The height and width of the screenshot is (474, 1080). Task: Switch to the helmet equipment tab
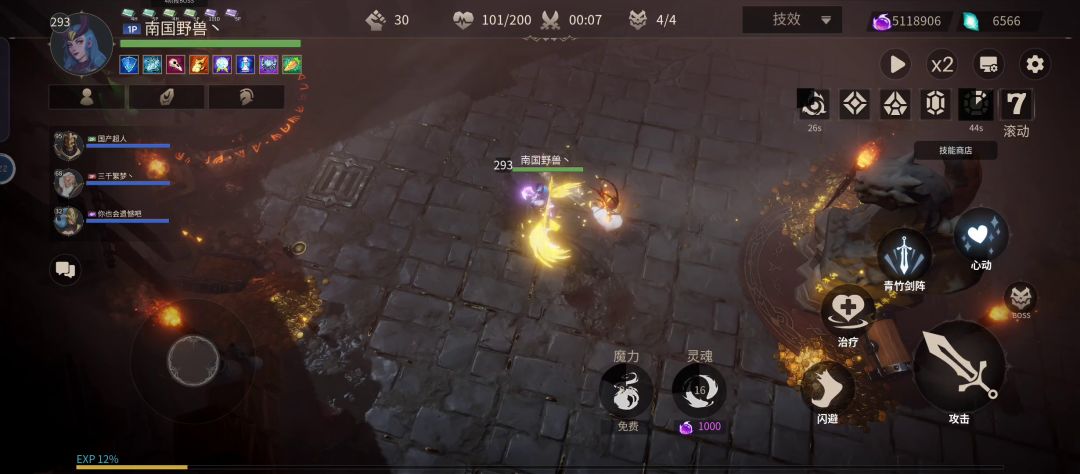point(246,97)
